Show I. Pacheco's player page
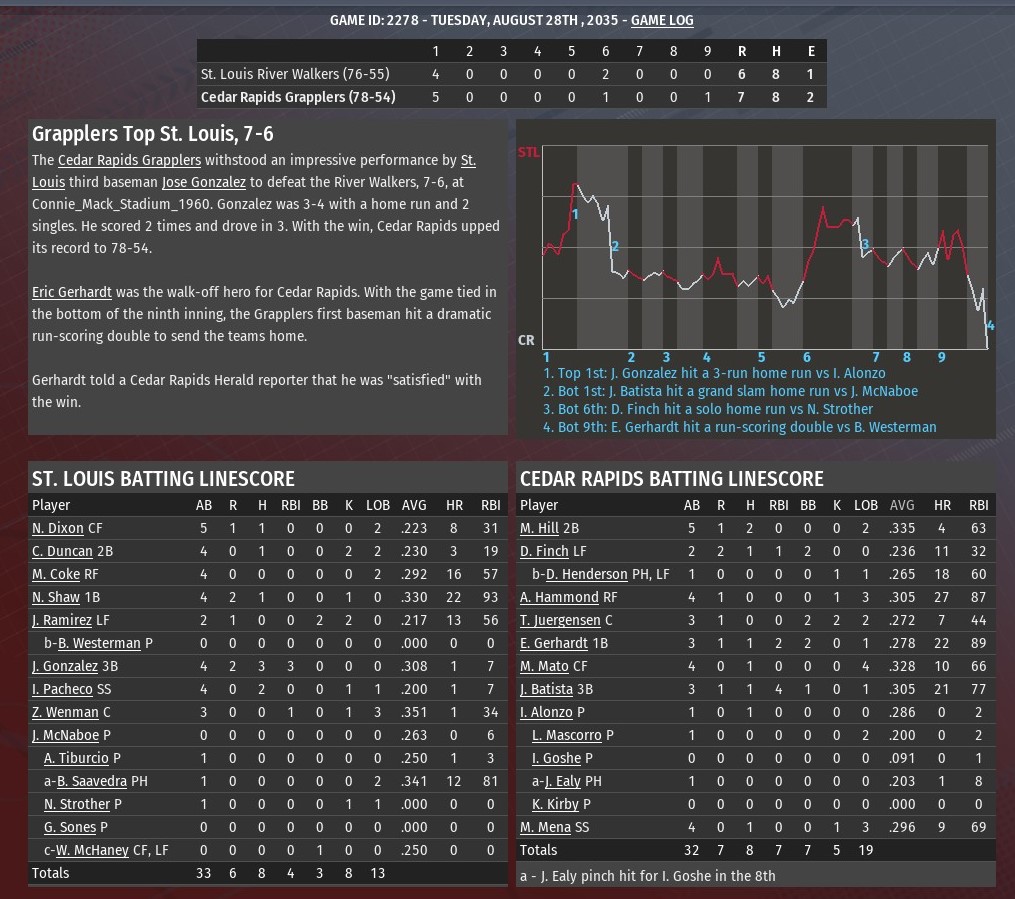The image size is (1015, 899). 62,689
